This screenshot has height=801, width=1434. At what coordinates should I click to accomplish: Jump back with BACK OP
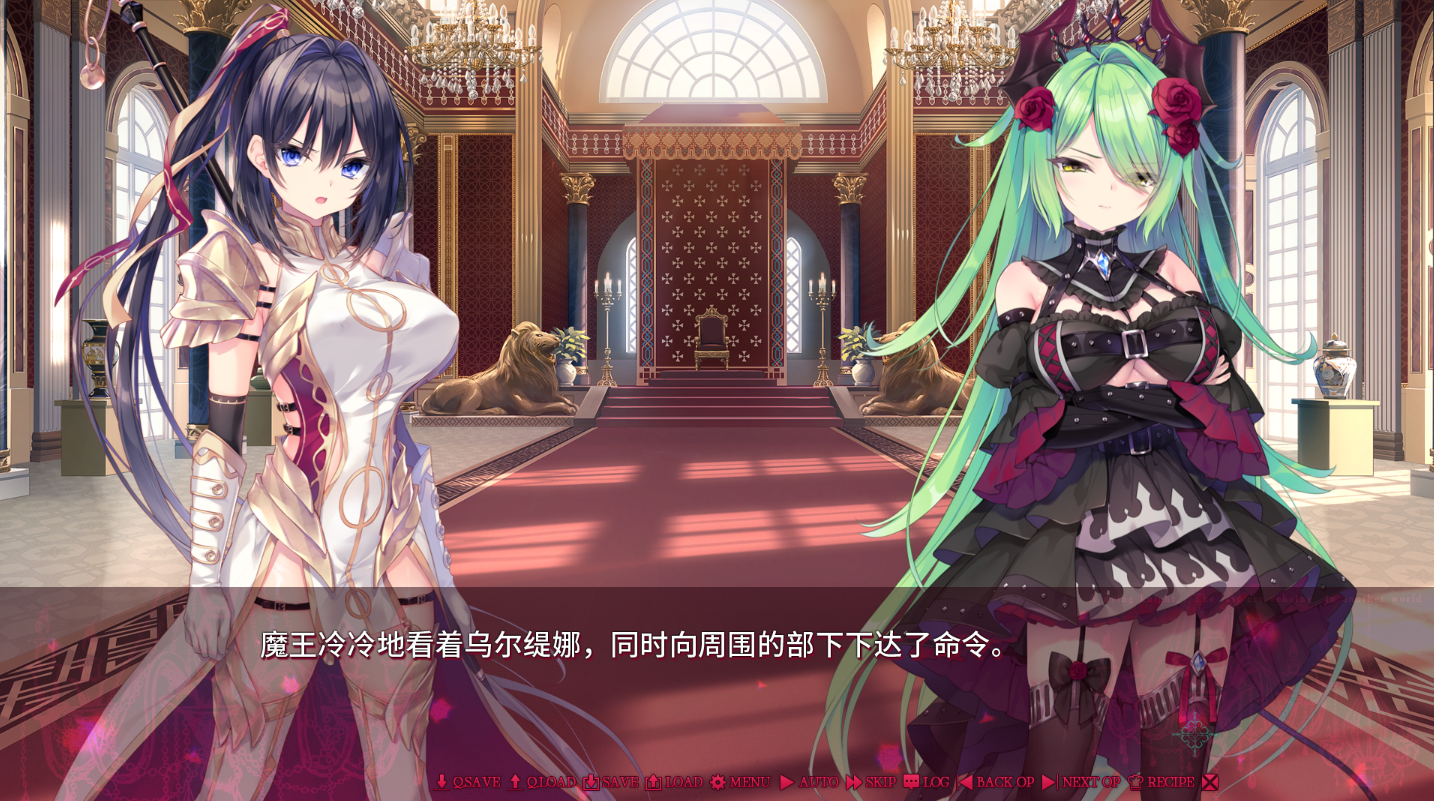(x=996, y=782)
